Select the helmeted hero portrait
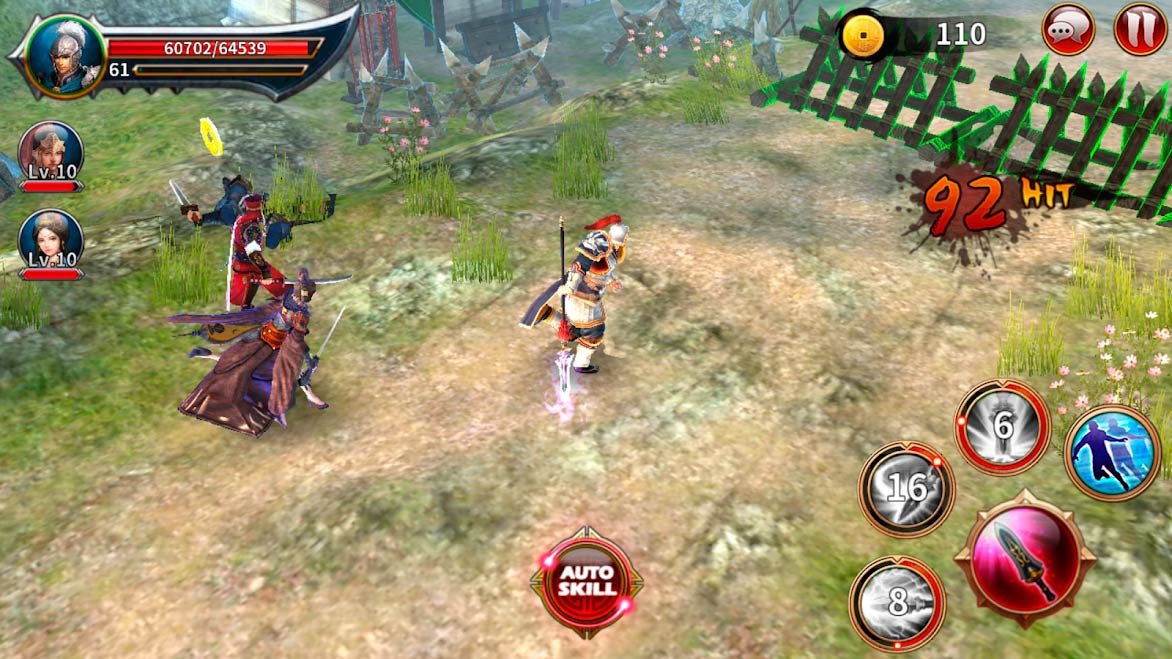 pos(65,56)
